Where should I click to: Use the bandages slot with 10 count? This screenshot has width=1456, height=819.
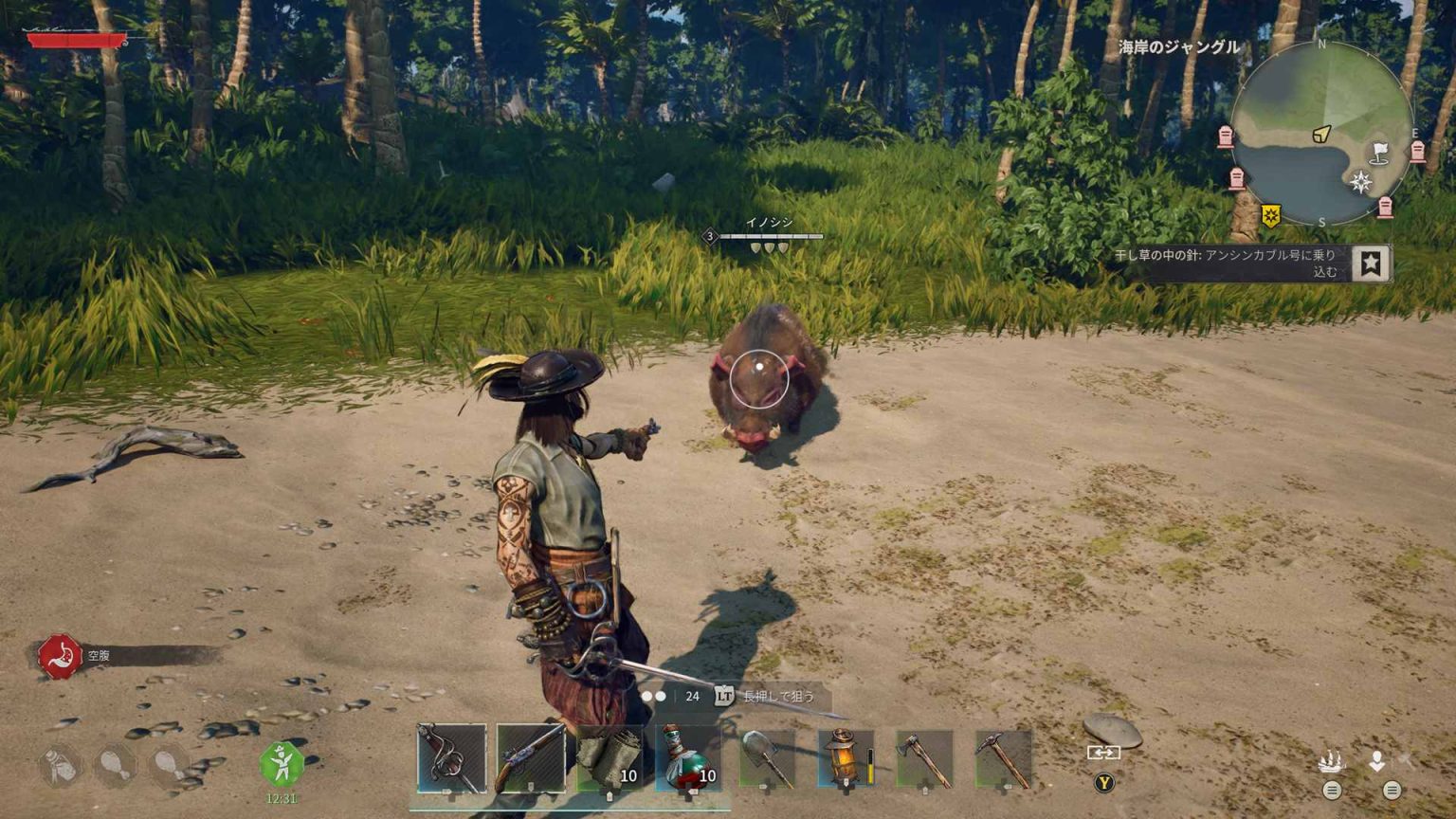[x=609, y=758]
